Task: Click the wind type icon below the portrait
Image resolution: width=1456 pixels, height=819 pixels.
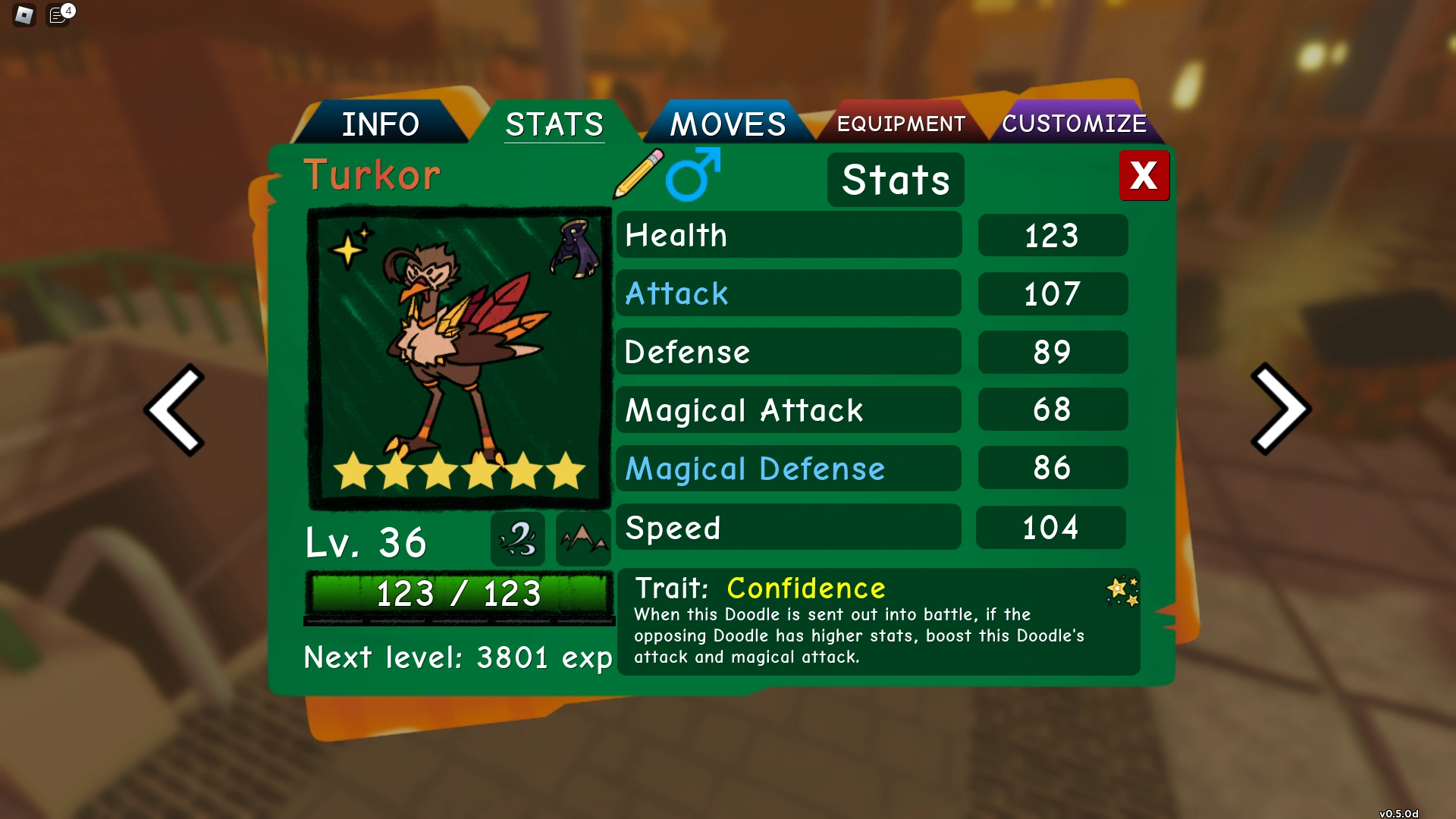Action: [x=517, y=539]
